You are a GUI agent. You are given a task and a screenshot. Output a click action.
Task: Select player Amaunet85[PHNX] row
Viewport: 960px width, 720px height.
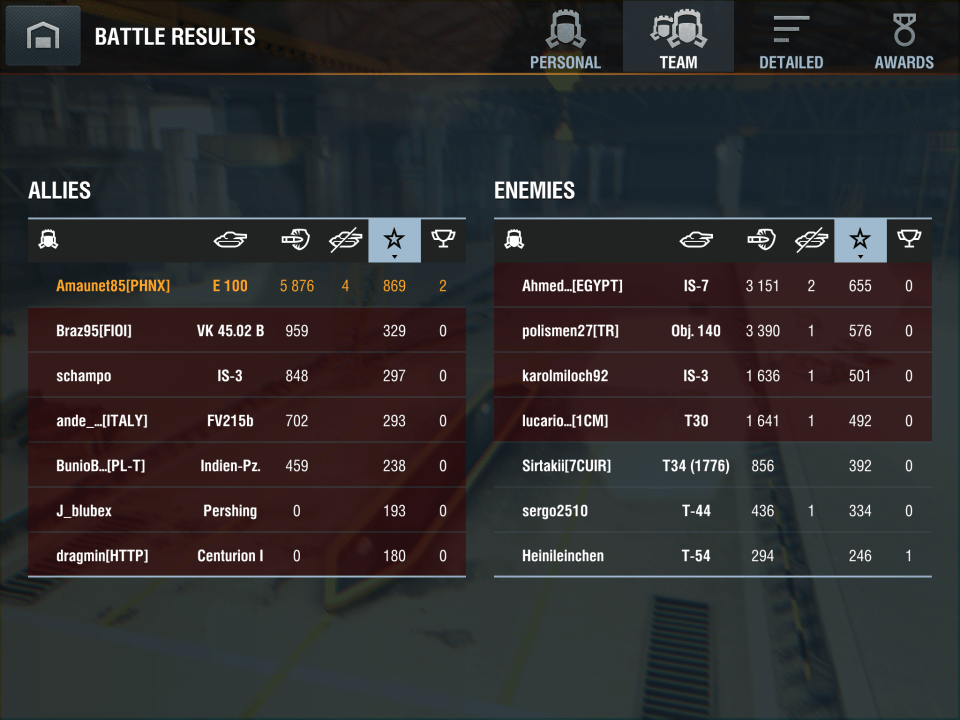click(x=246, y=286)
